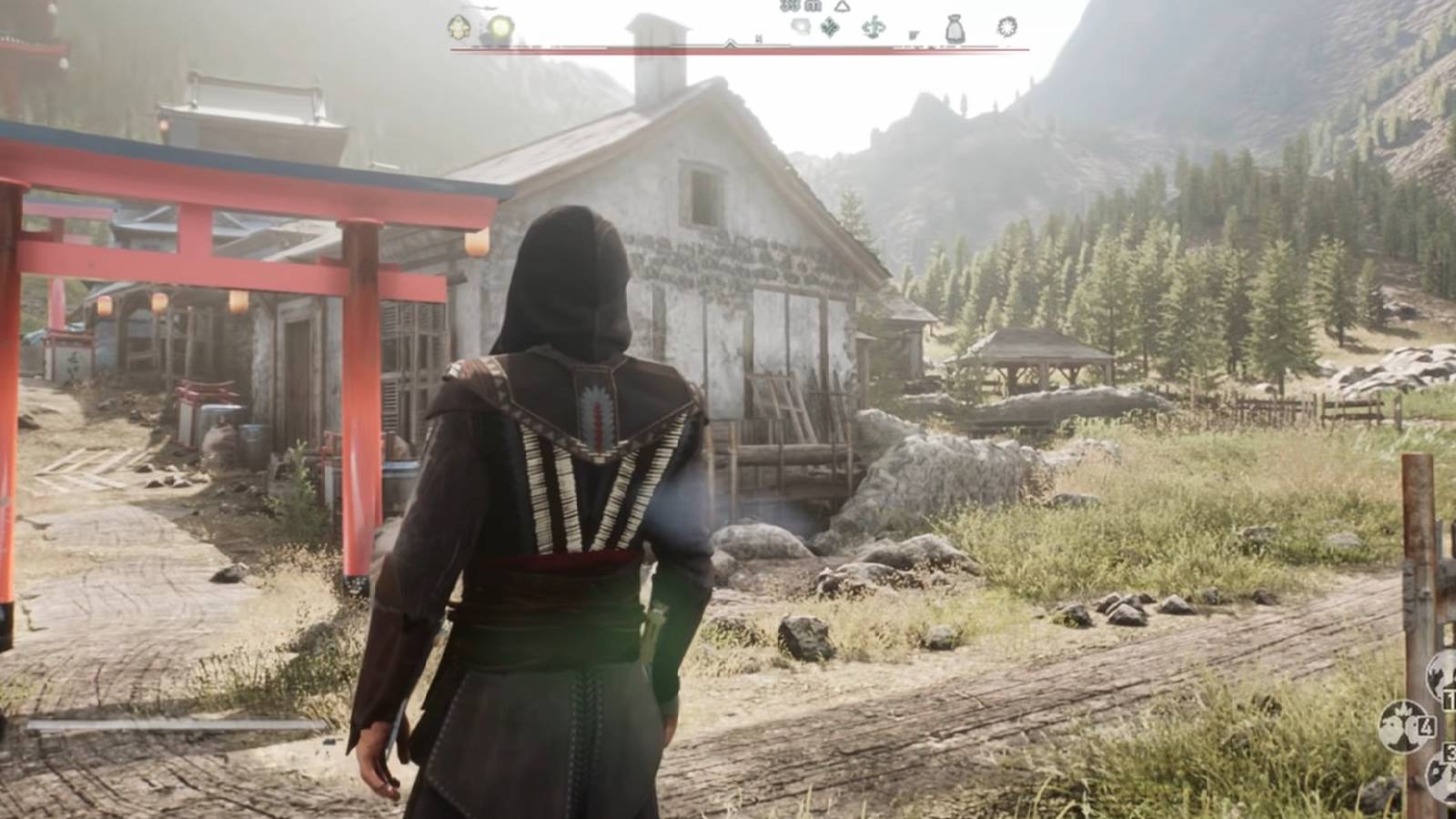Viewport: 1456px width, 819px height.
Task: Select the throwing darts icon in the item bar
Action: (873, 27)
